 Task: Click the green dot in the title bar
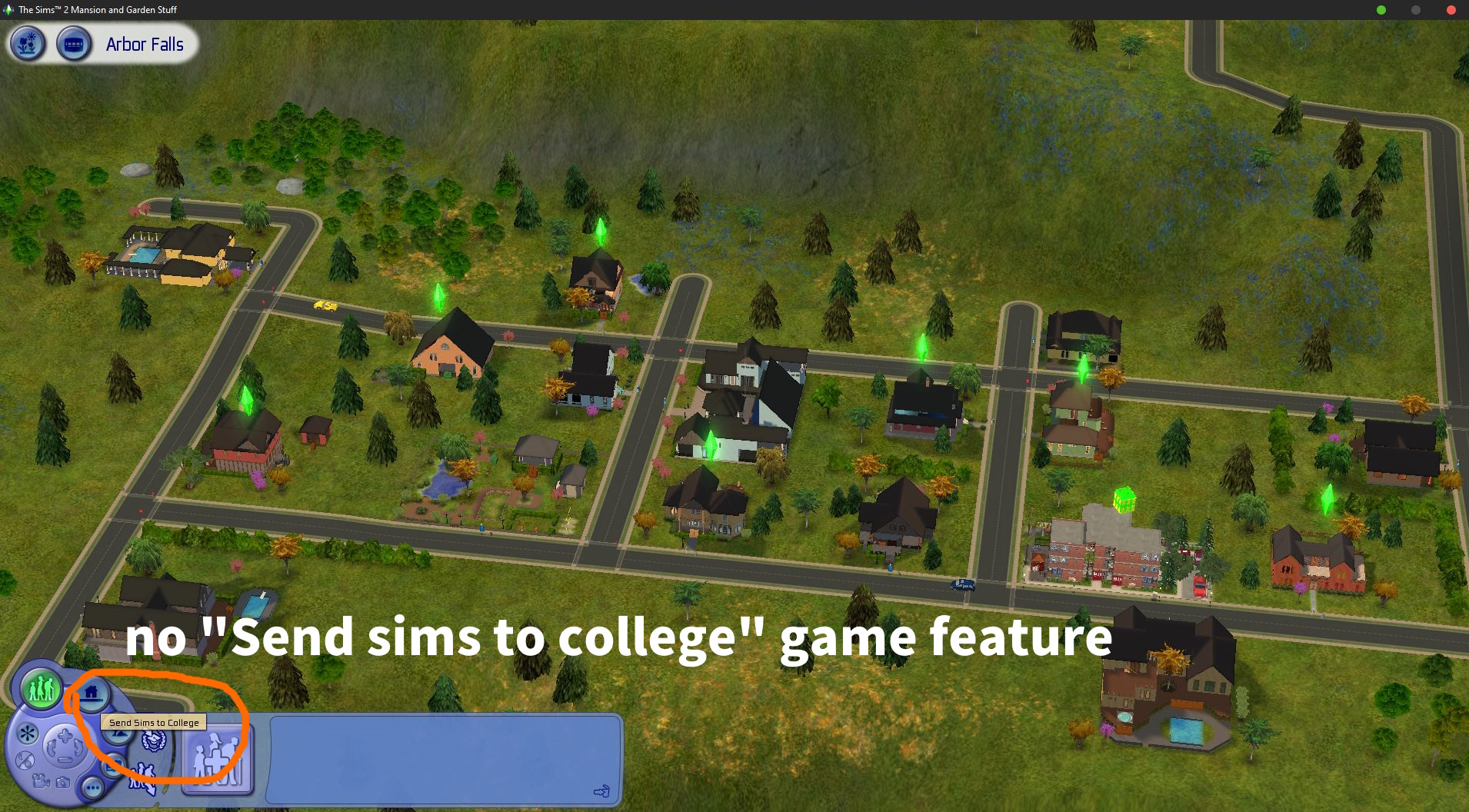[x=1382, y=10]
